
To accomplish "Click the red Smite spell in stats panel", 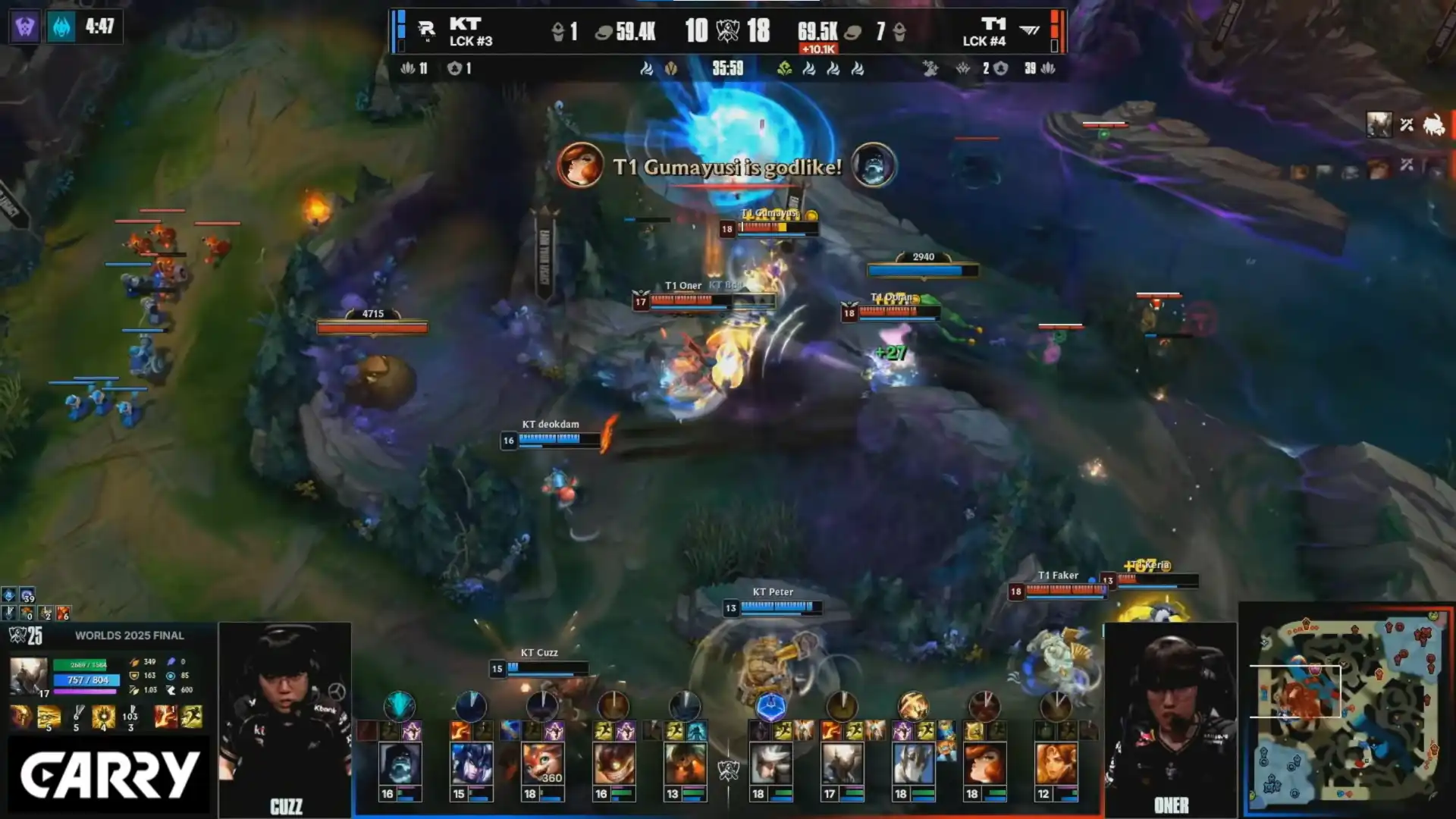I will coord(165,717).
